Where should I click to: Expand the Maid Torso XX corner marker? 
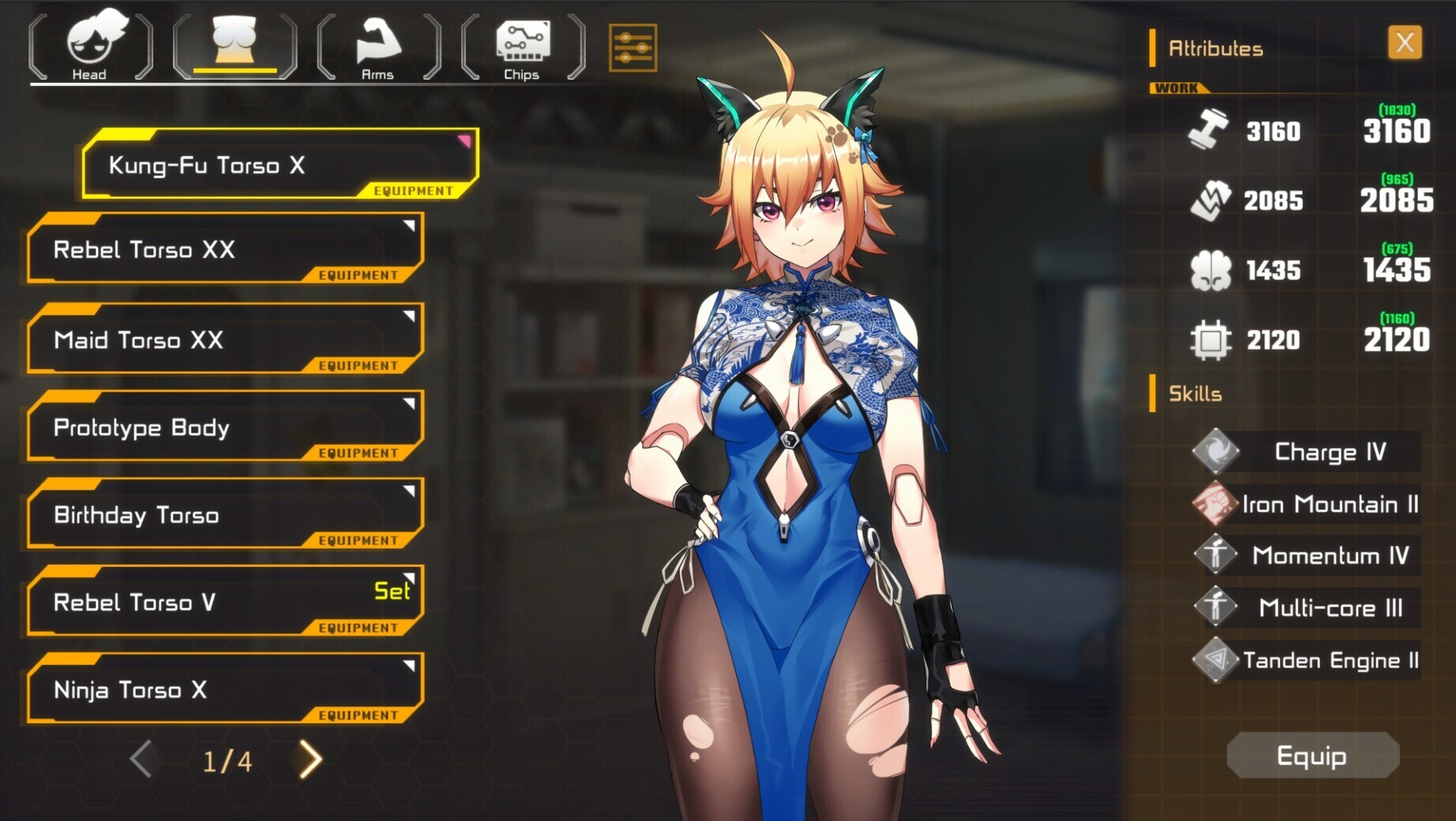click(x=407, y=315)
